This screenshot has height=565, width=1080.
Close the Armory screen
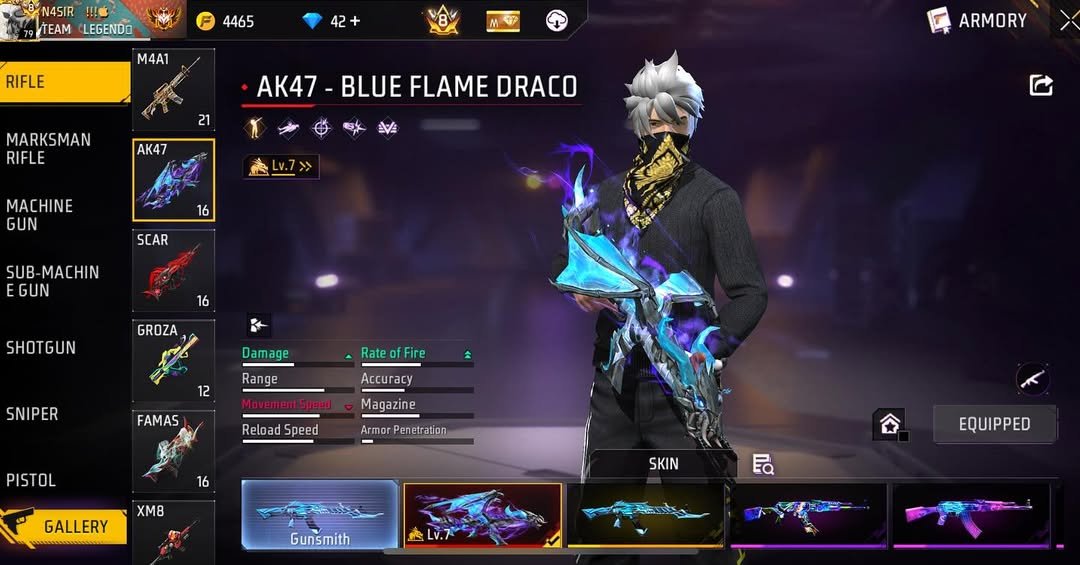click(1069, 20)
